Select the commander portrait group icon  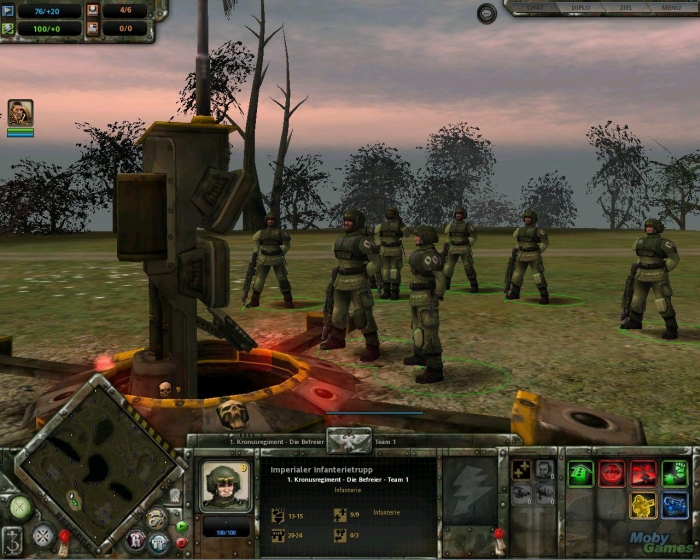(x=20, y=112)
